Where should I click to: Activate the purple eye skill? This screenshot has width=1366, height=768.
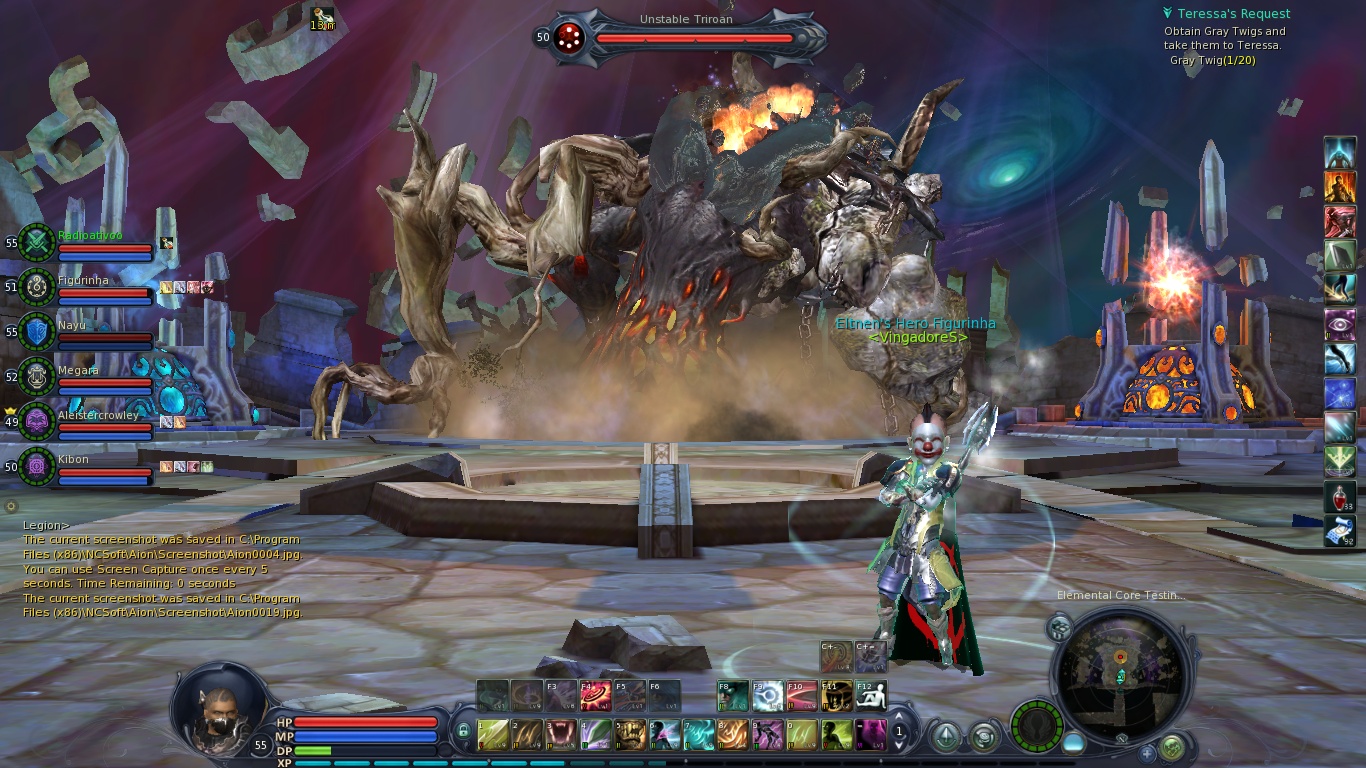[x=1340, y=324]
